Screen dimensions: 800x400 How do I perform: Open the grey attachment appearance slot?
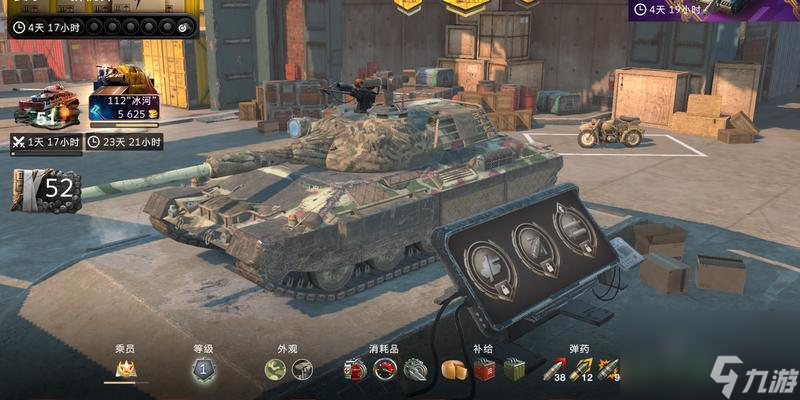(301, 370)
